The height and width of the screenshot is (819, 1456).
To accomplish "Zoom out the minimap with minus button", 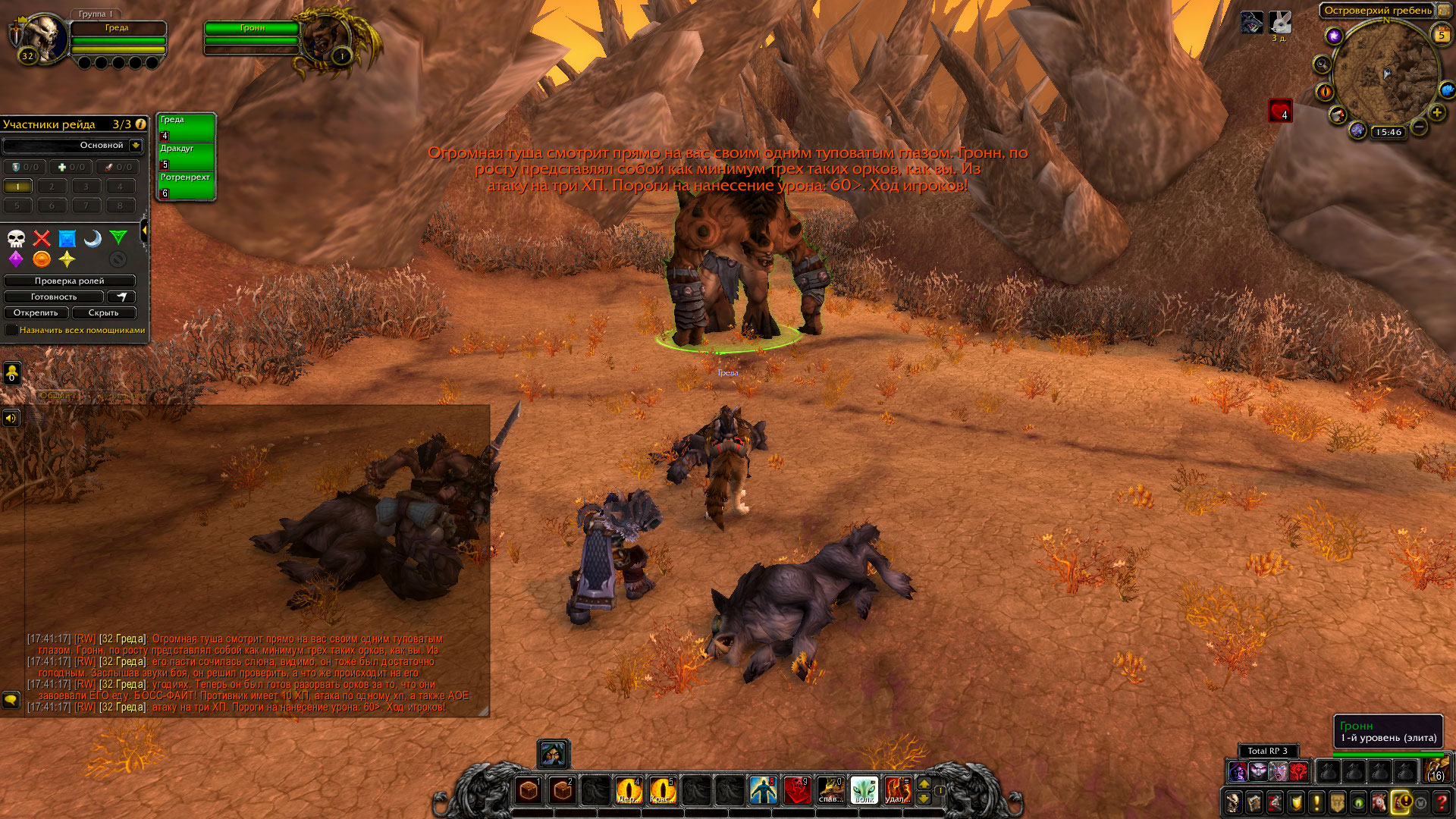I will tap(1419, 127).
